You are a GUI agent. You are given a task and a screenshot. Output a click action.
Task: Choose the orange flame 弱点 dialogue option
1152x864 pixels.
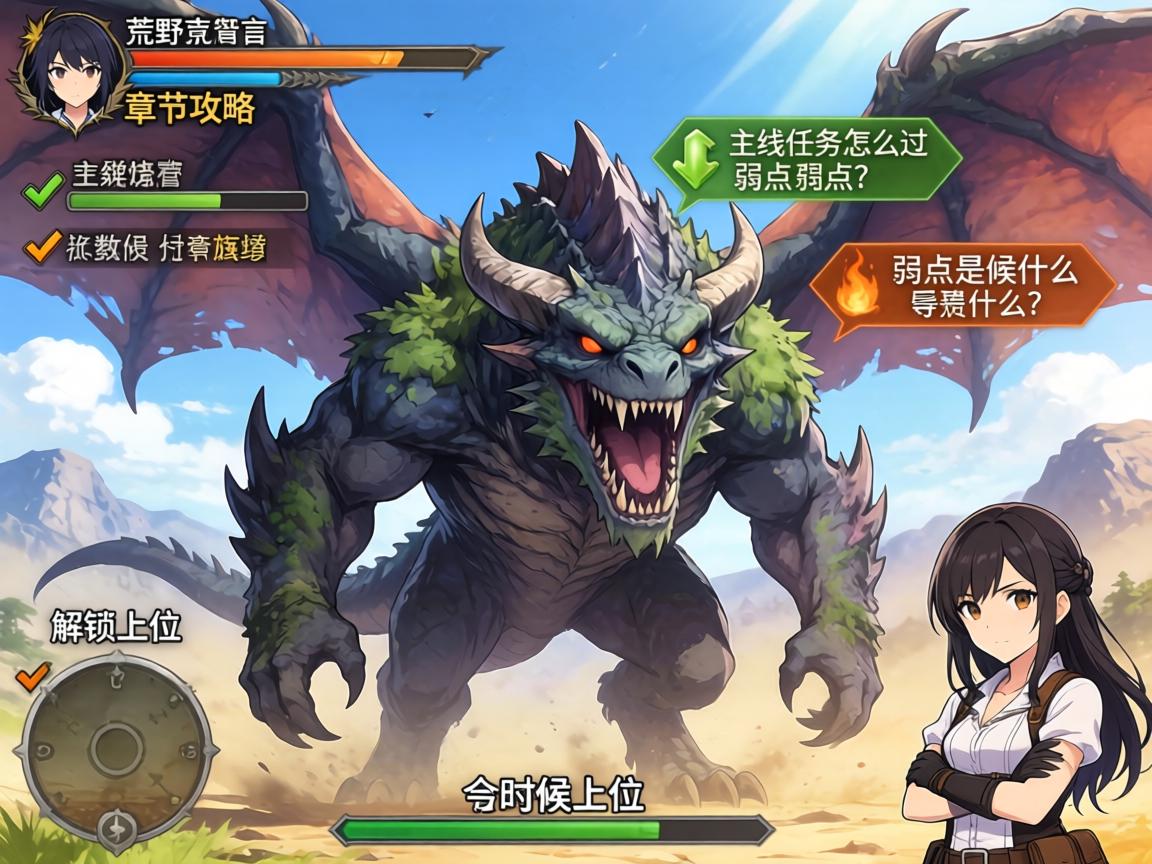coord(962,286)
